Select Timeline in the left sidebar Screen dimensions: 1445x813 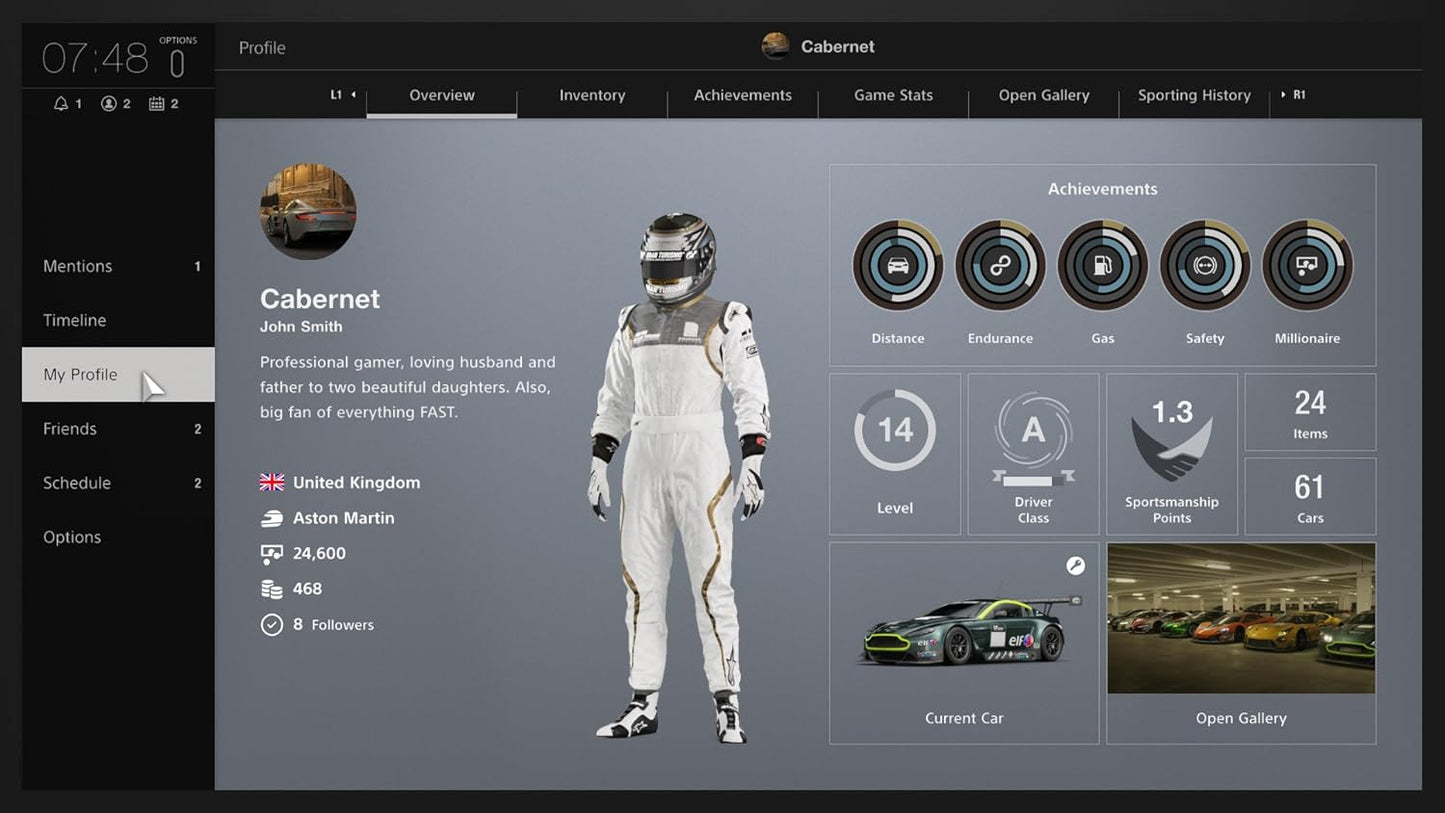[74, 320]
